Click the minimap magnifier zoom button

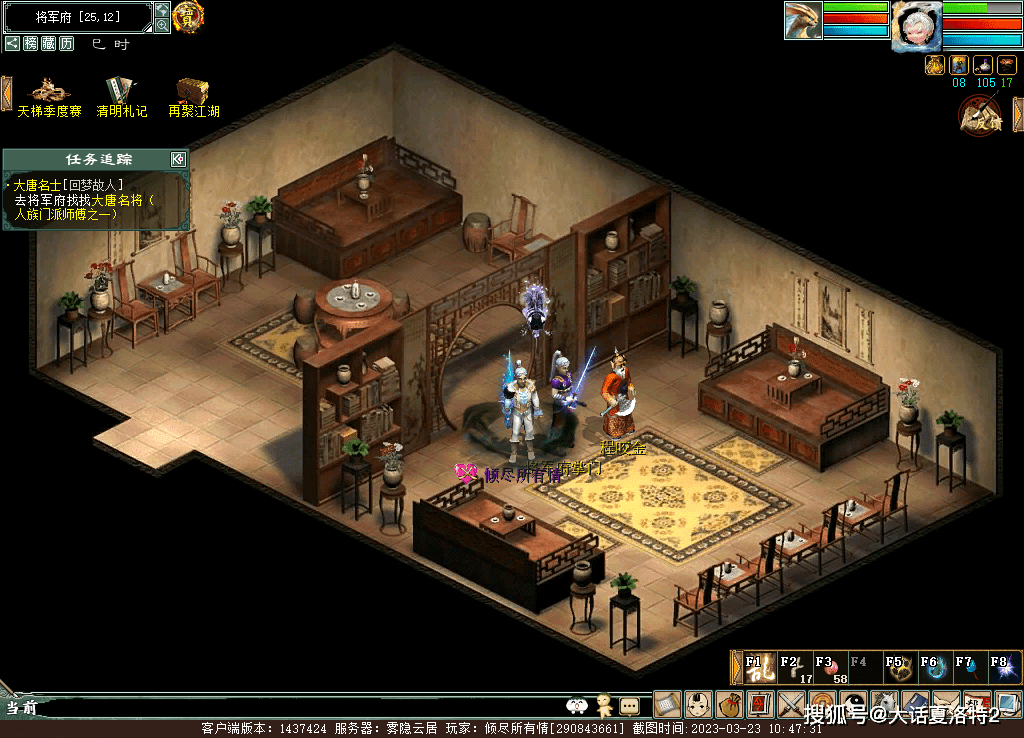pyautogui.click(x=162, y=25)
